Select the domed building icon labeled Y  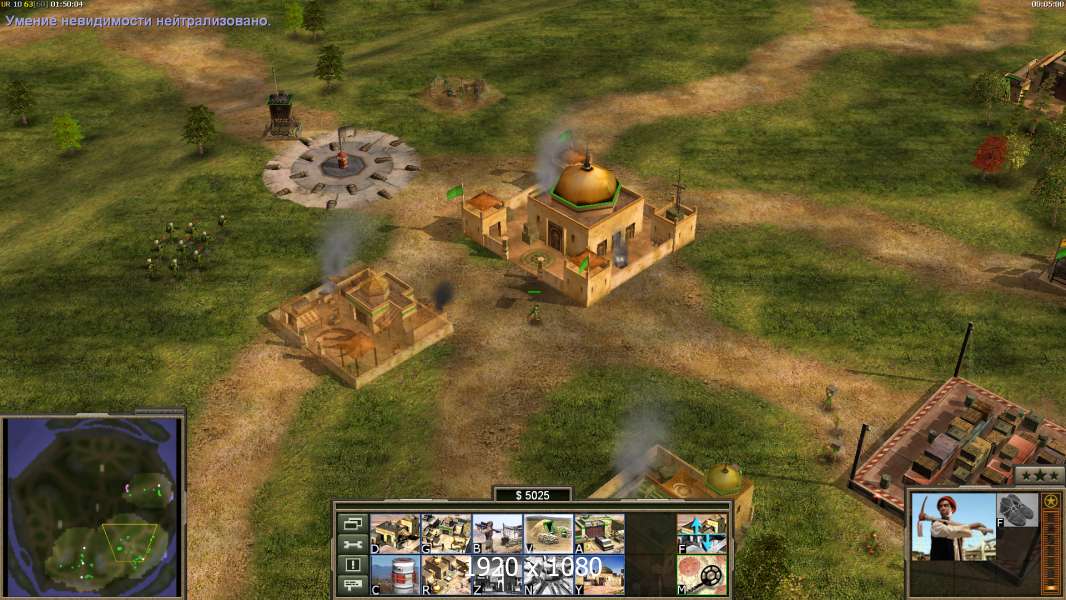(x=599, y=574)
